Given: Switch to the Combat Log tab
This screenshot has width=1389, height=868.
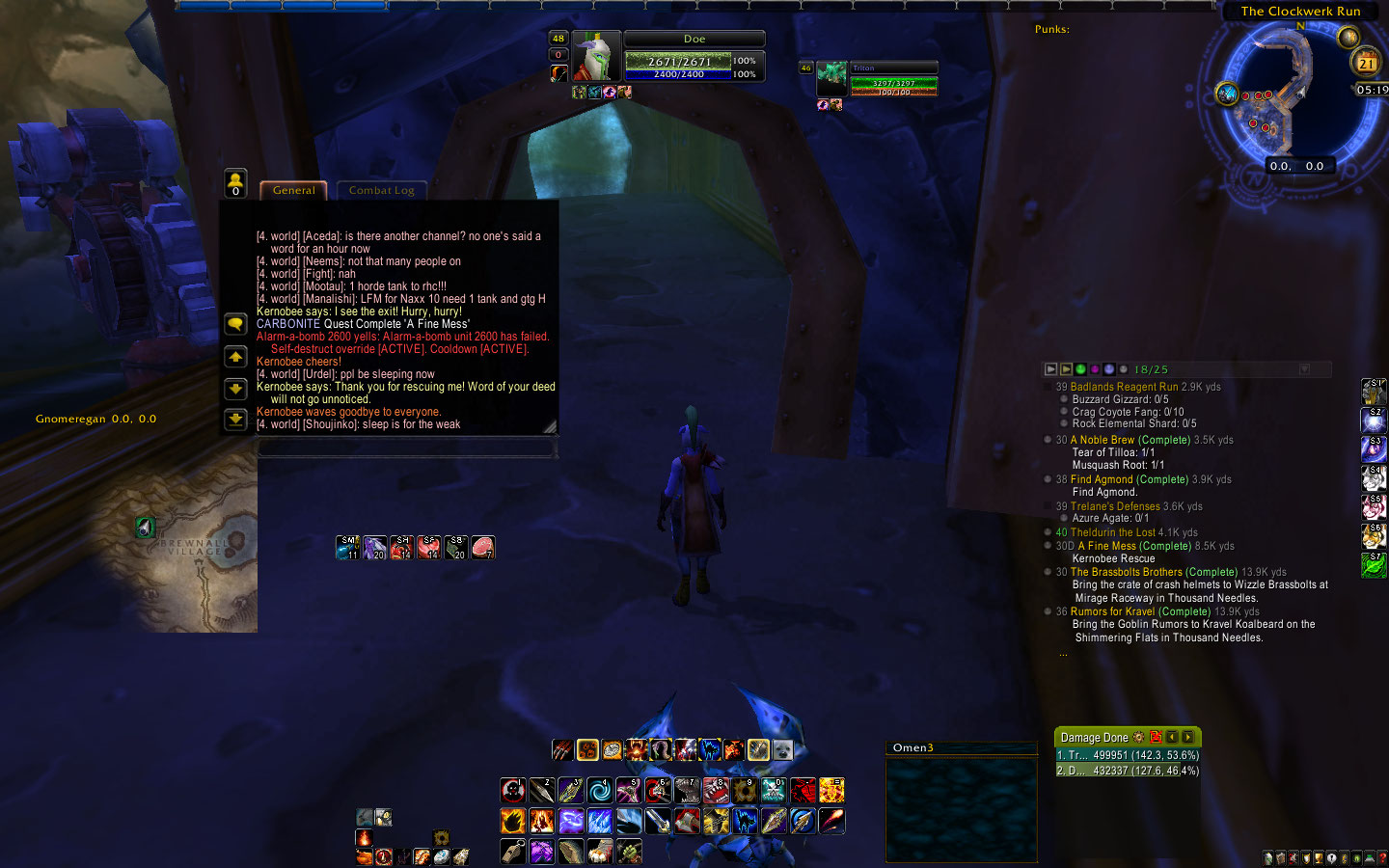Looking at the screenshot, I should coord(382,190).
